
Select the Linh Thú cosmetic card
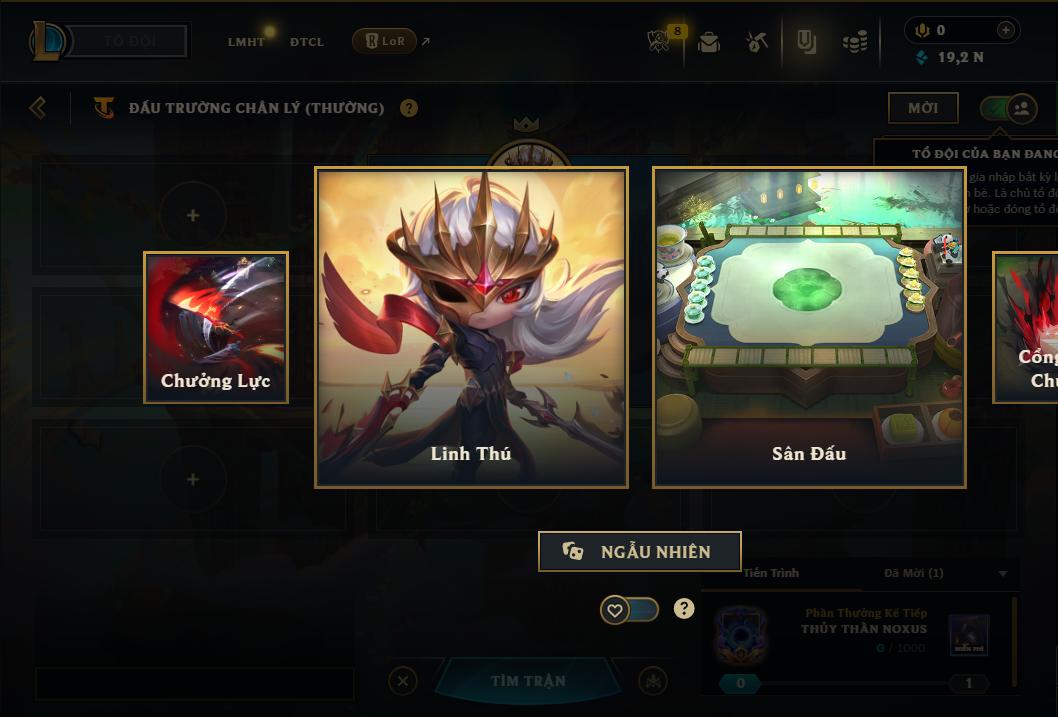(x=471, y=327)
